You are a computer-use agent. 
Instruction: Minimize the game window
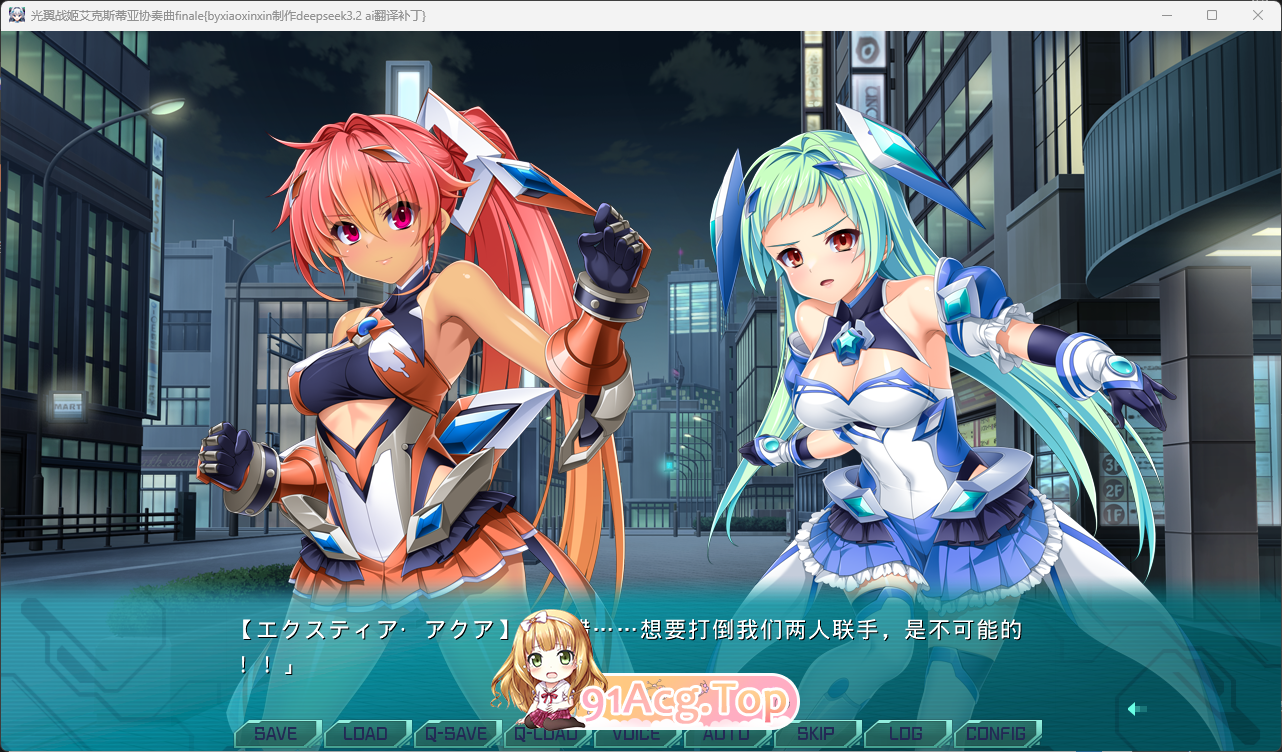tap(1167, 15)
